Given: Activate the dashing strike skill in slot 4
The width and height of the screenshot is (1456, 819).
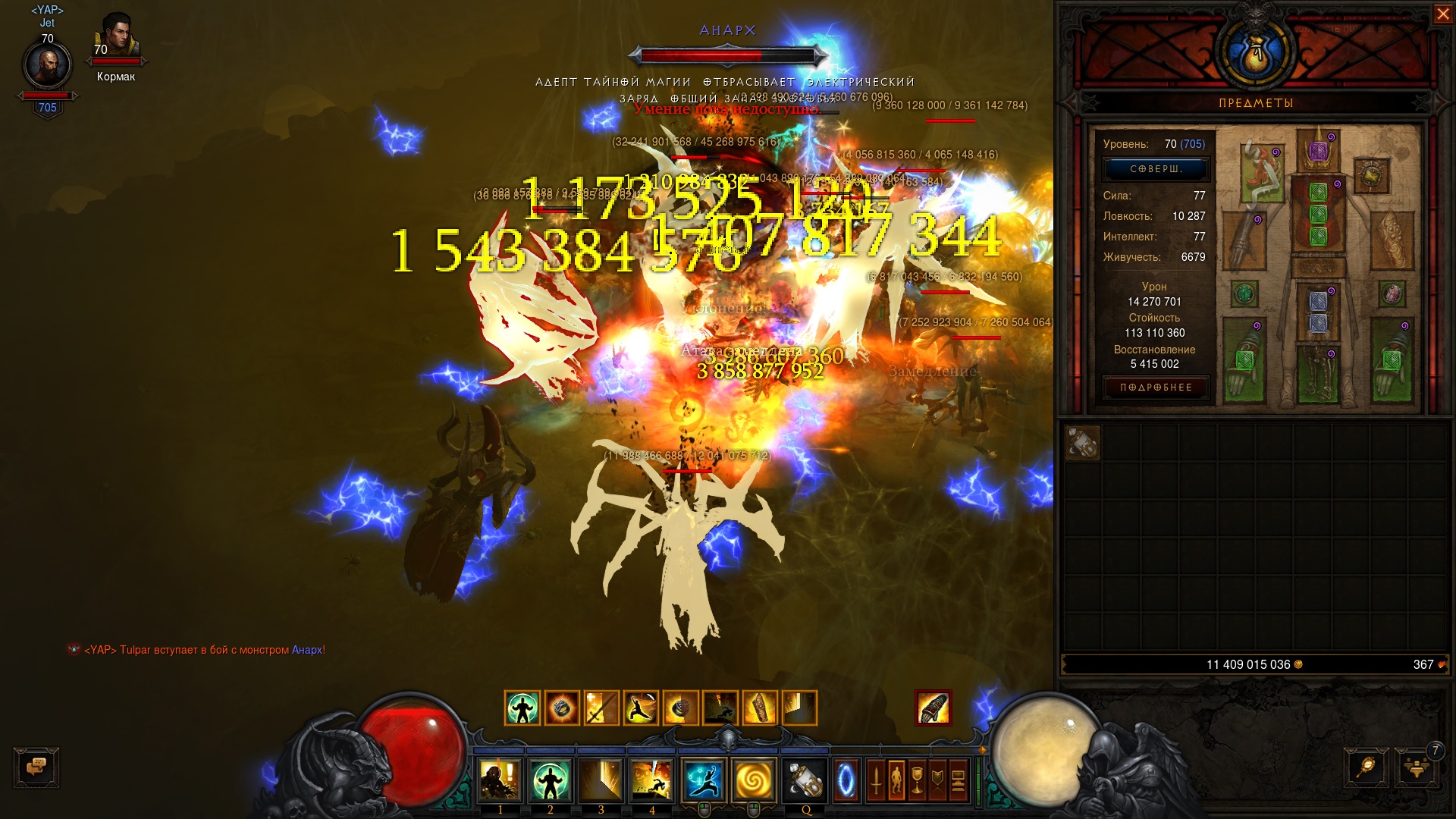Looking at the screenshot, I should coord(652,781).
